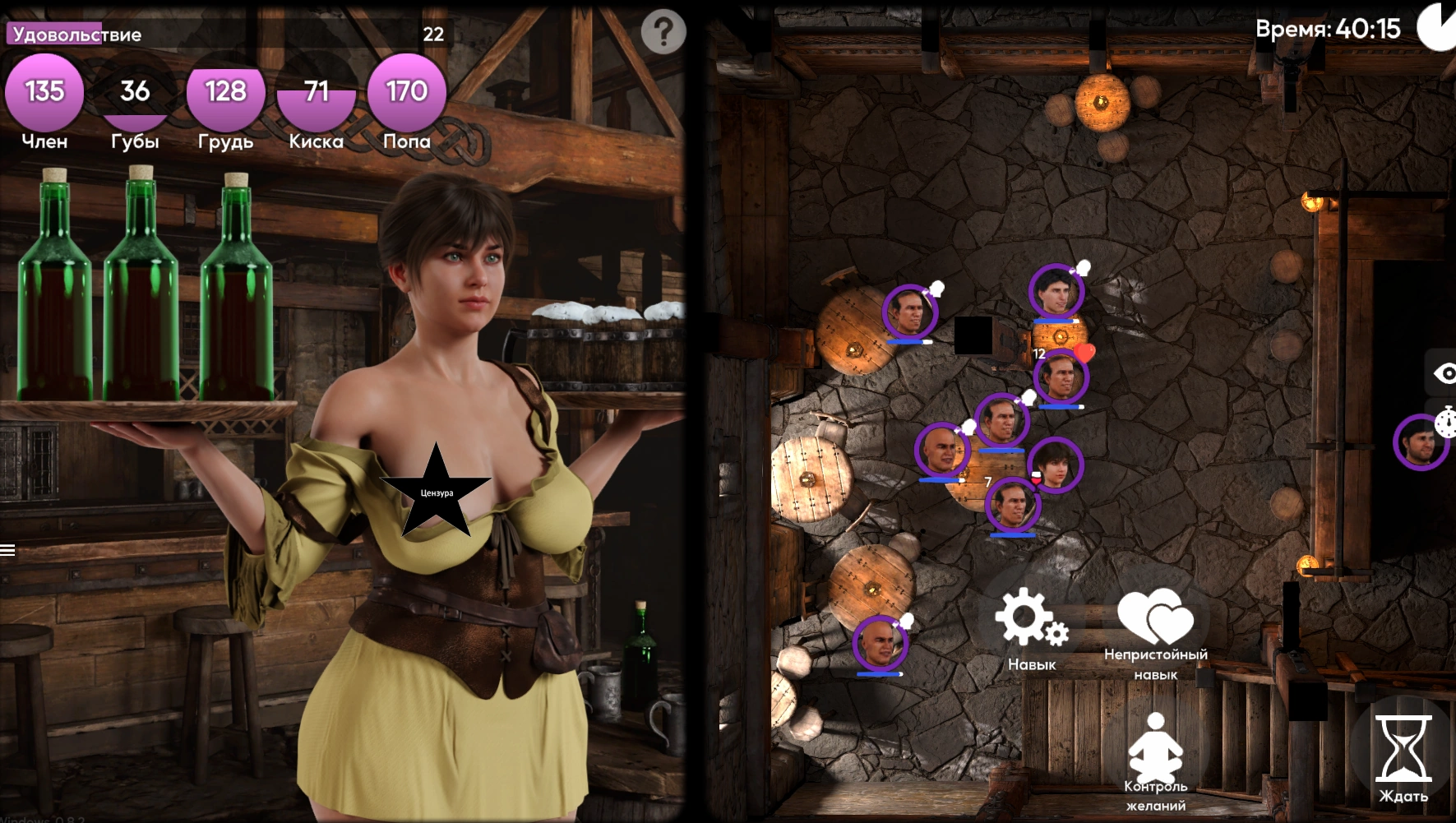Screen dimensions: 1456x823
Task: Select the Губы stat bubble
Action: click(135, 92)
